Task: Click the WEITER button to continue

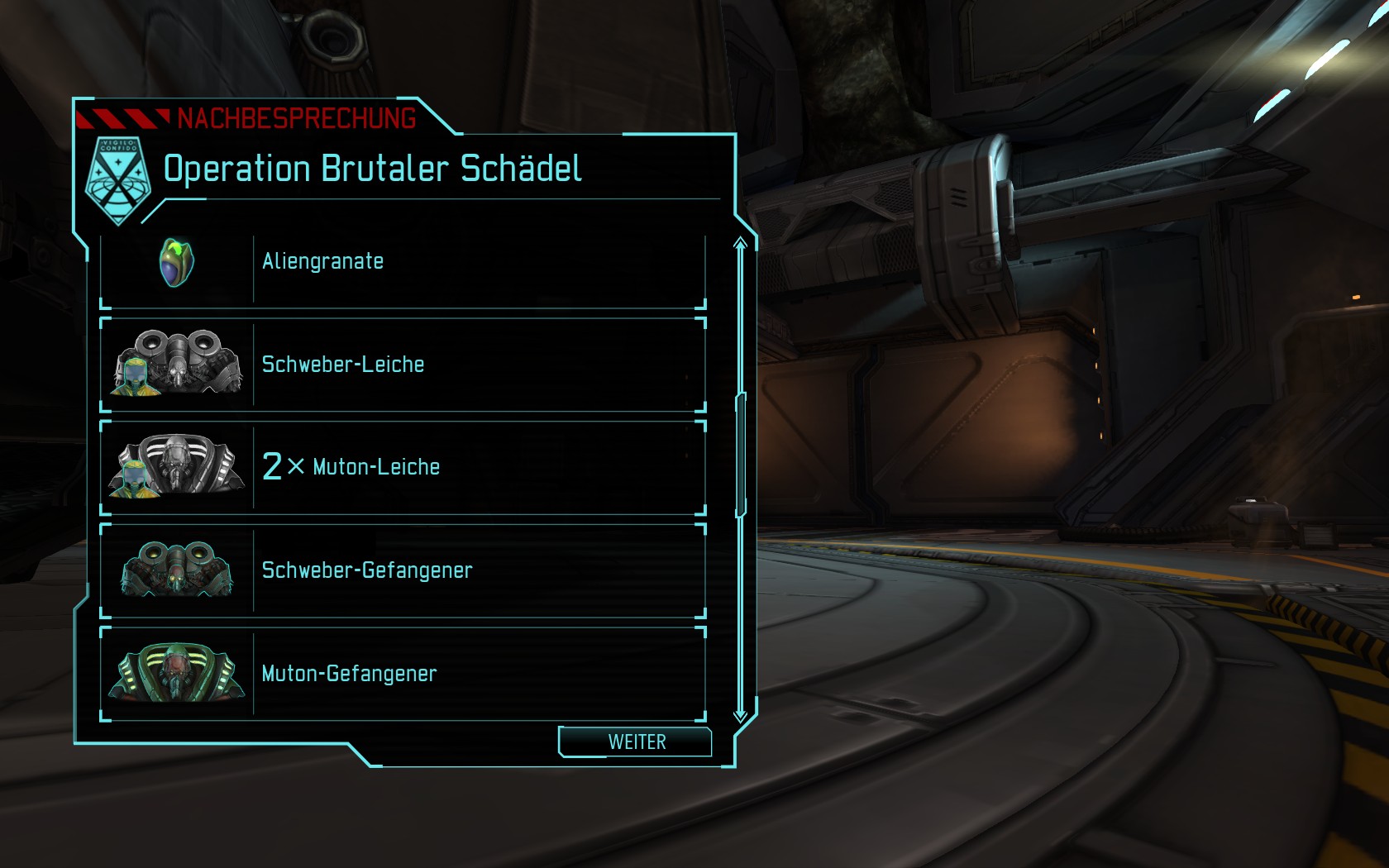Action: (635, 742)
